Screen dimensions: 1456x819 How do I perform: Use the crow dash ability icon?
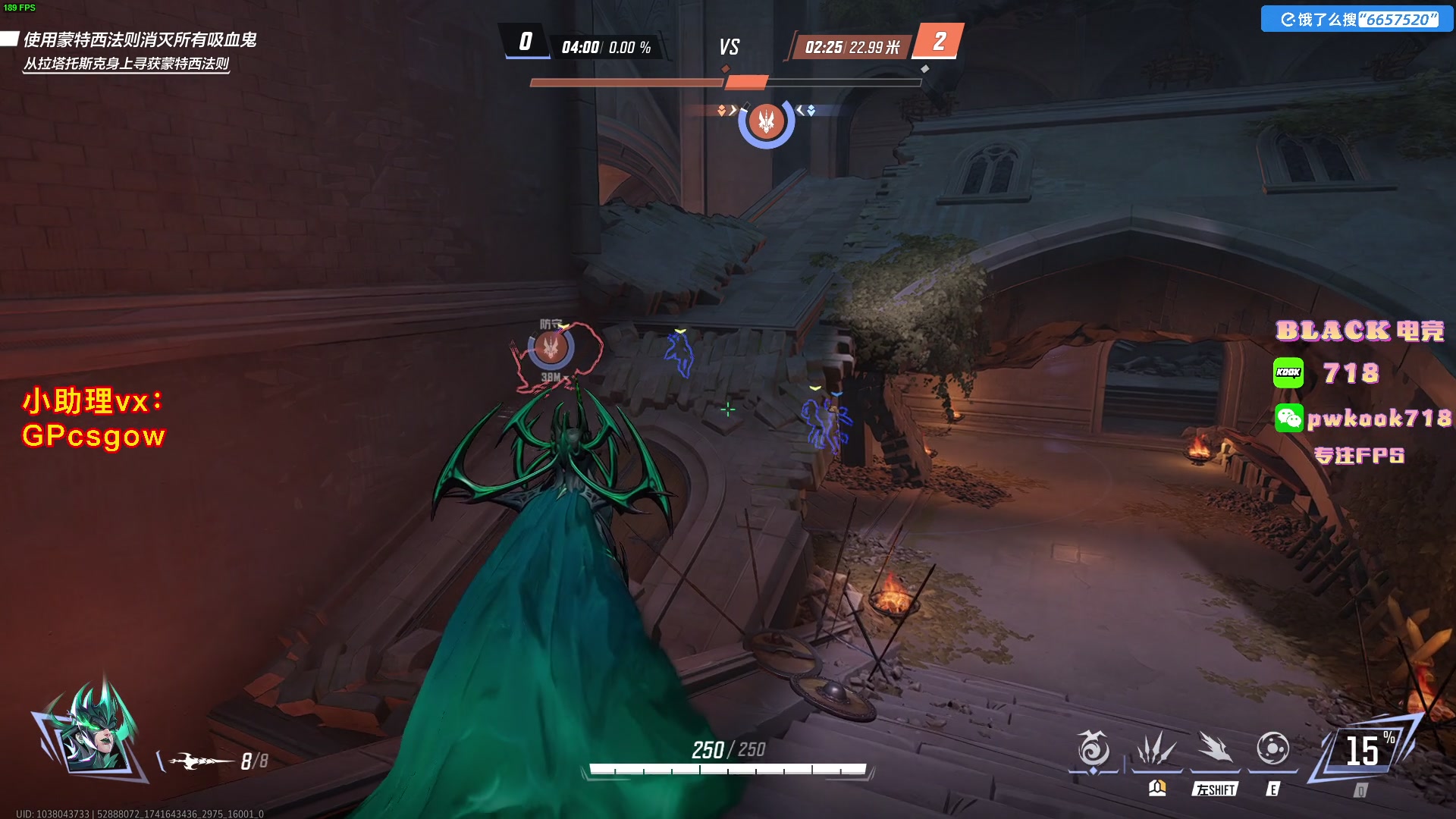click(x=1215, y=749)
